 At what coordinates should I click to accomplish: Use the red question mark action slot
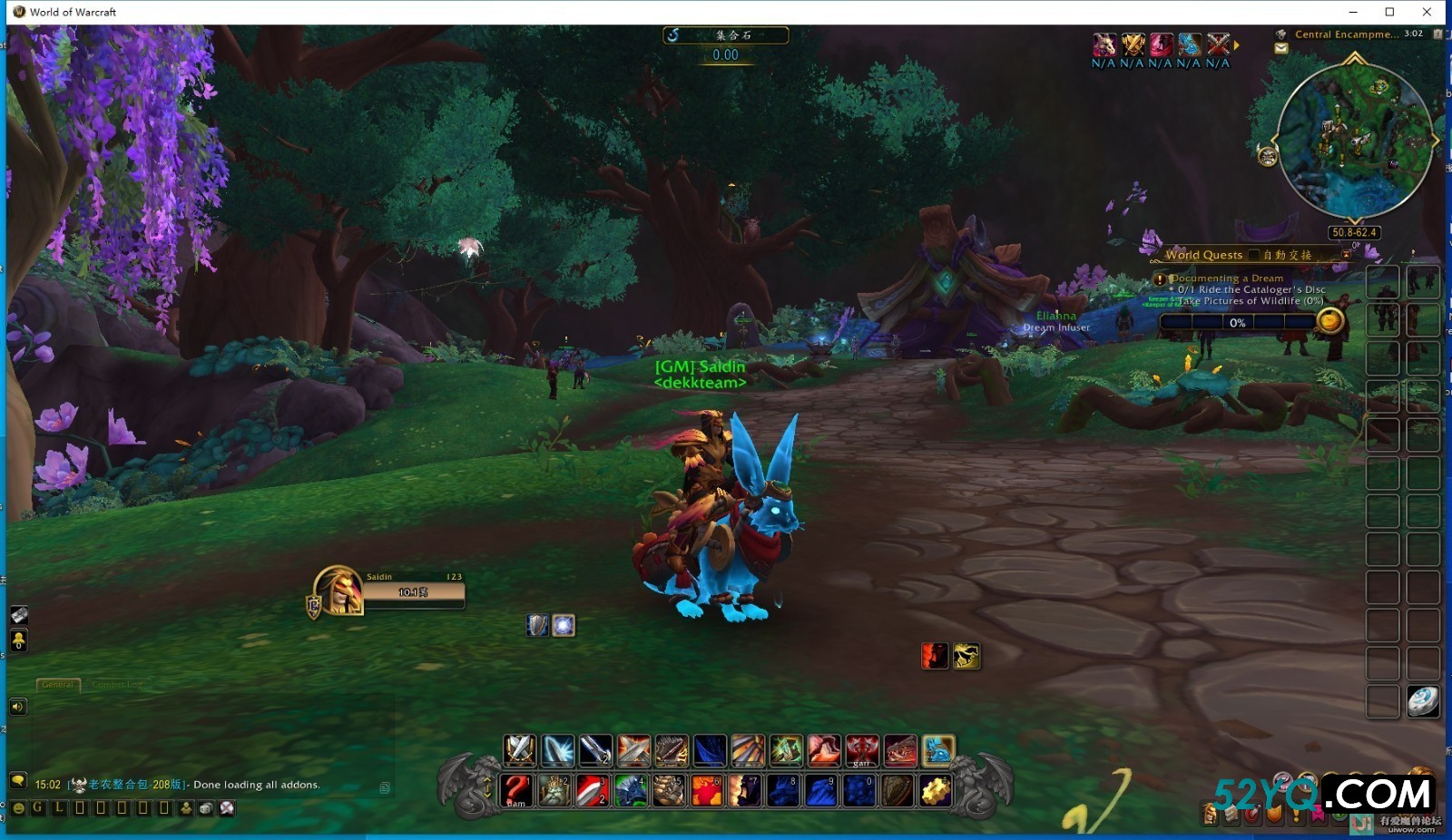[x=517, y=790]
